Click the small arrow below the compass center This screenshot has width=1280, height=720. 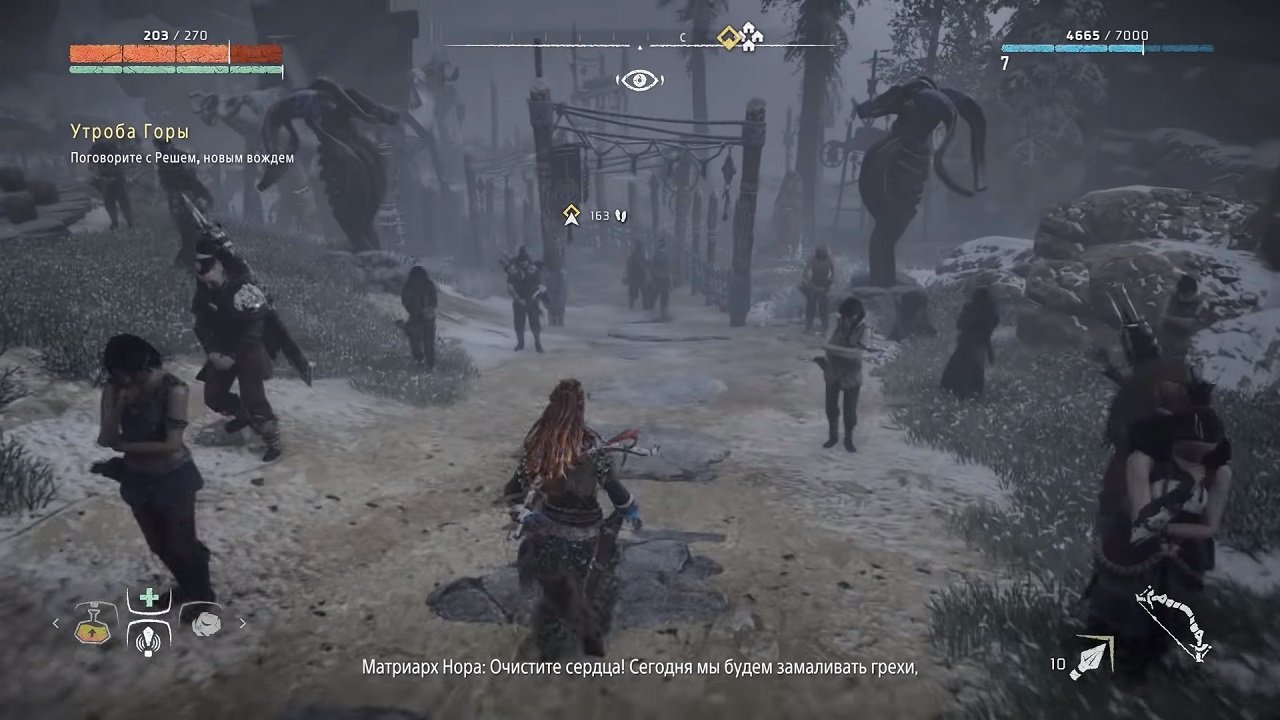coord(640,47)
